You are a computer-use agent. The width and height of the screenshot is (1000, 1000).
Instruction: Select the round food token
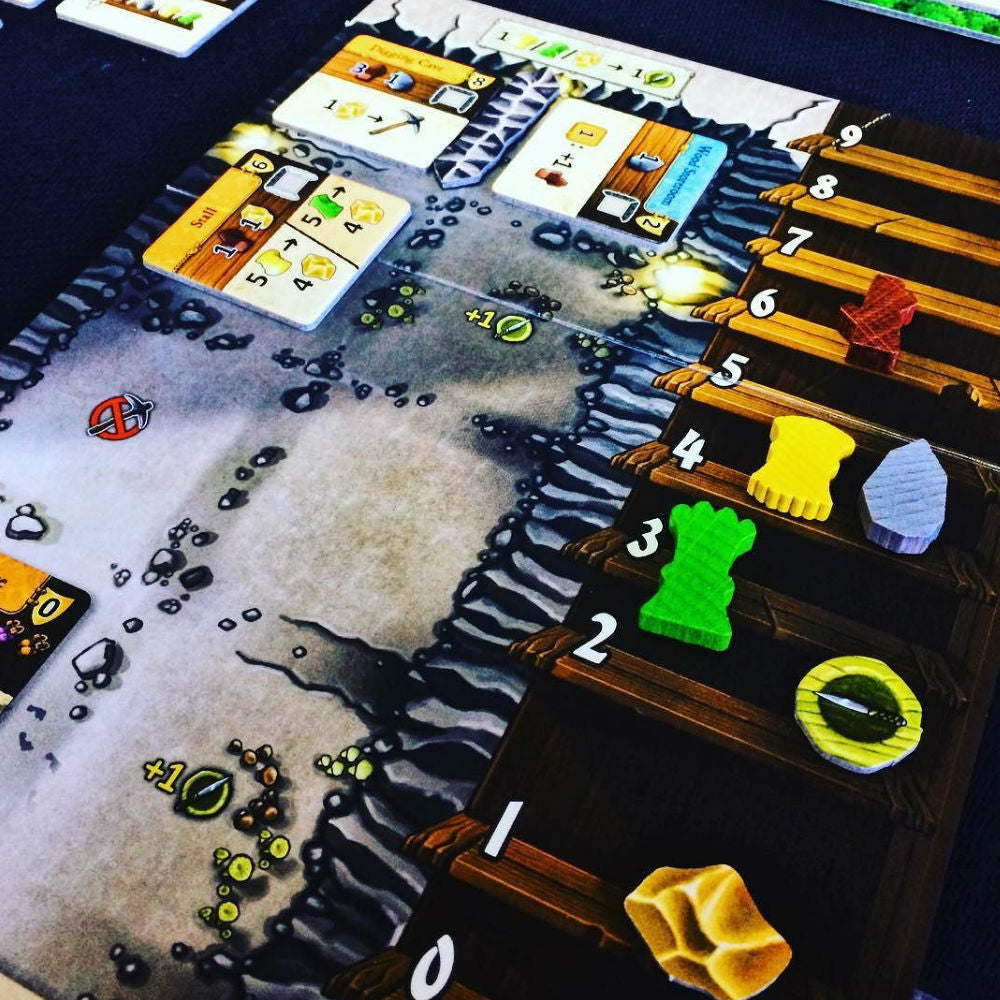(x=858, y=713)
